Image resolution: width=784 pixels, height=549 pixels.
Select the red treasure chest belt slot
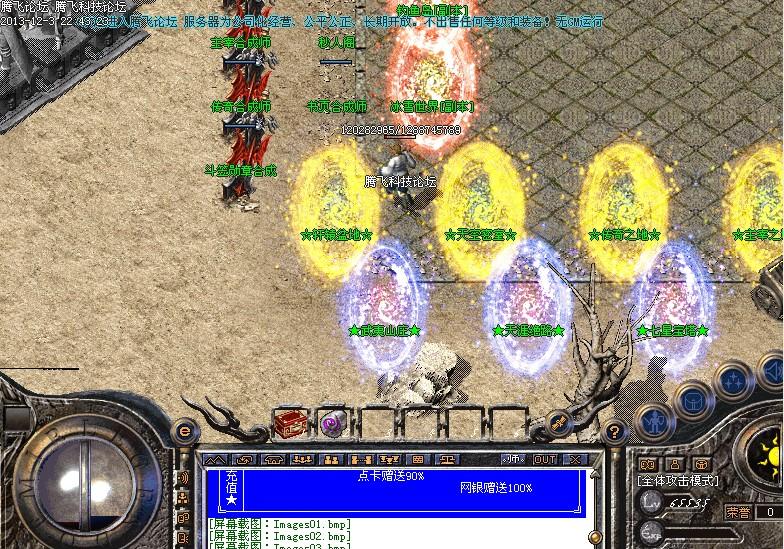[x=289, y=424]
